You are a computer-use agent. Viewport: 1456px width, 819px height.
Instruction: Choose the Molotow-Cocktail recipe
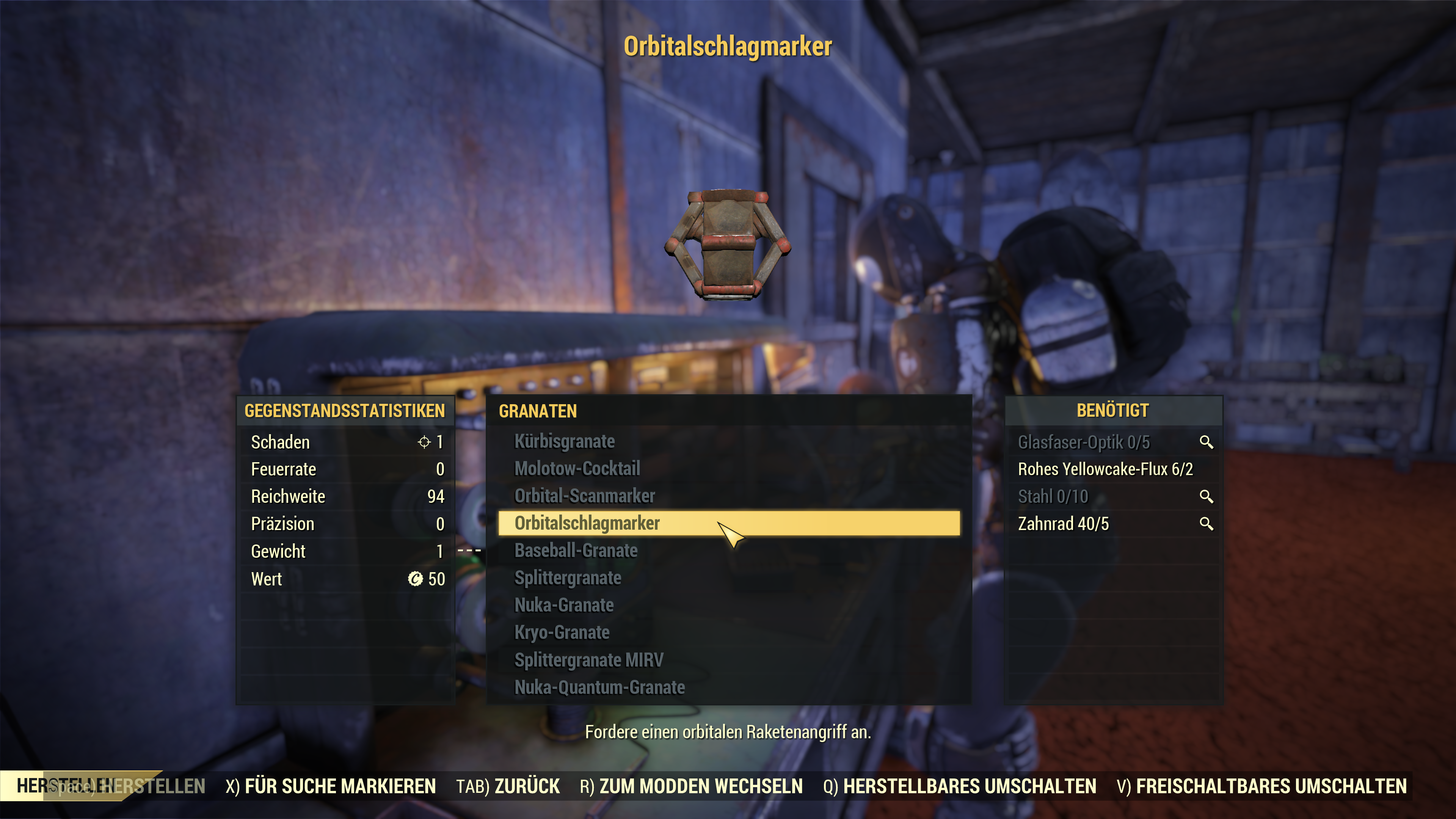577,469
